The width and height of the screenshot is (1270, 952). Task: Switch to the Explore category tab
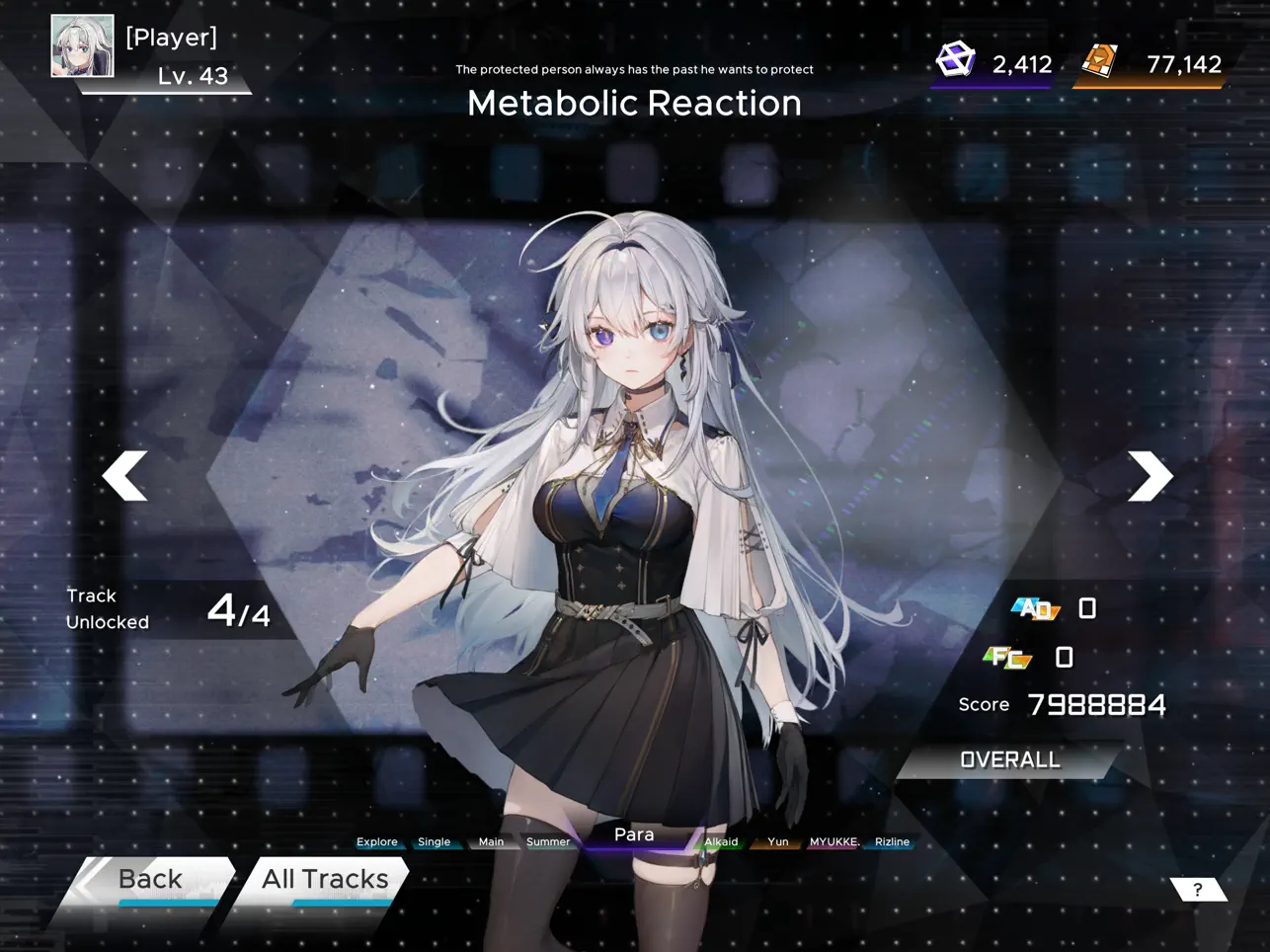click(x=377, y=842)
